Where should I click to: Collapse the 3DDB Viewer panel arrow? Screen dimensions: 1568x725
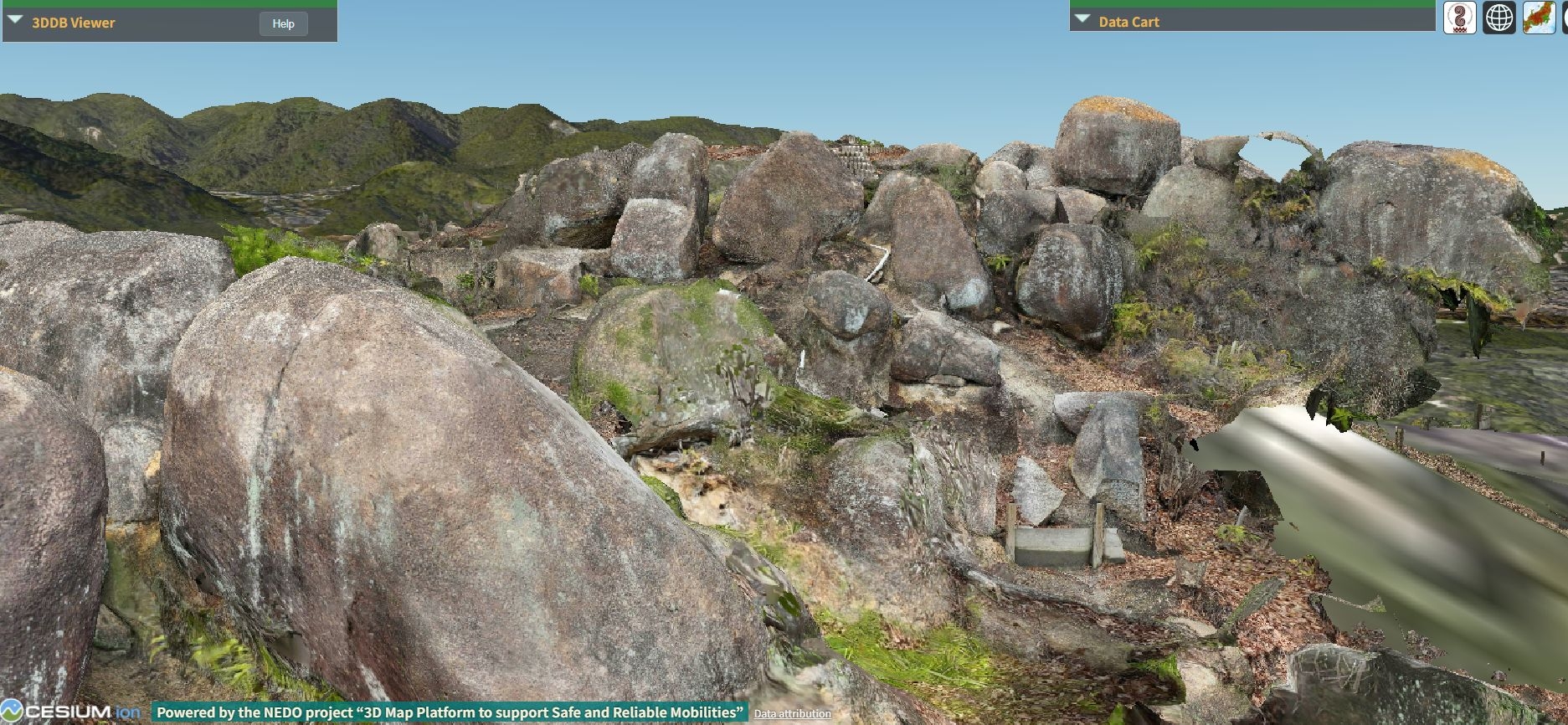click(x=15, y=20)
